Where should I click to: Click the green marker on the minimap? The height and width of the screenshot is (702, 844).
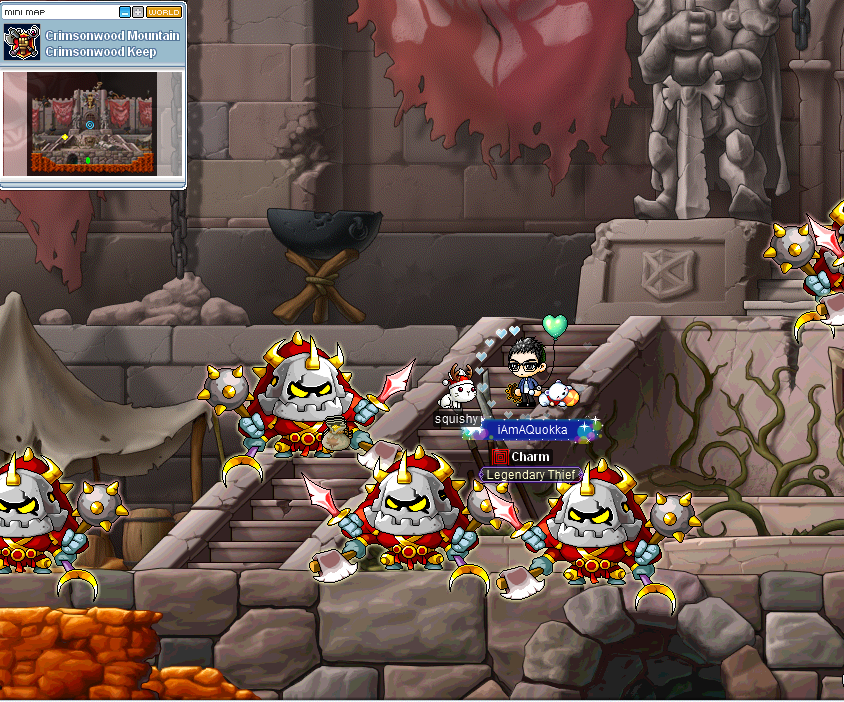coord(87,159)
